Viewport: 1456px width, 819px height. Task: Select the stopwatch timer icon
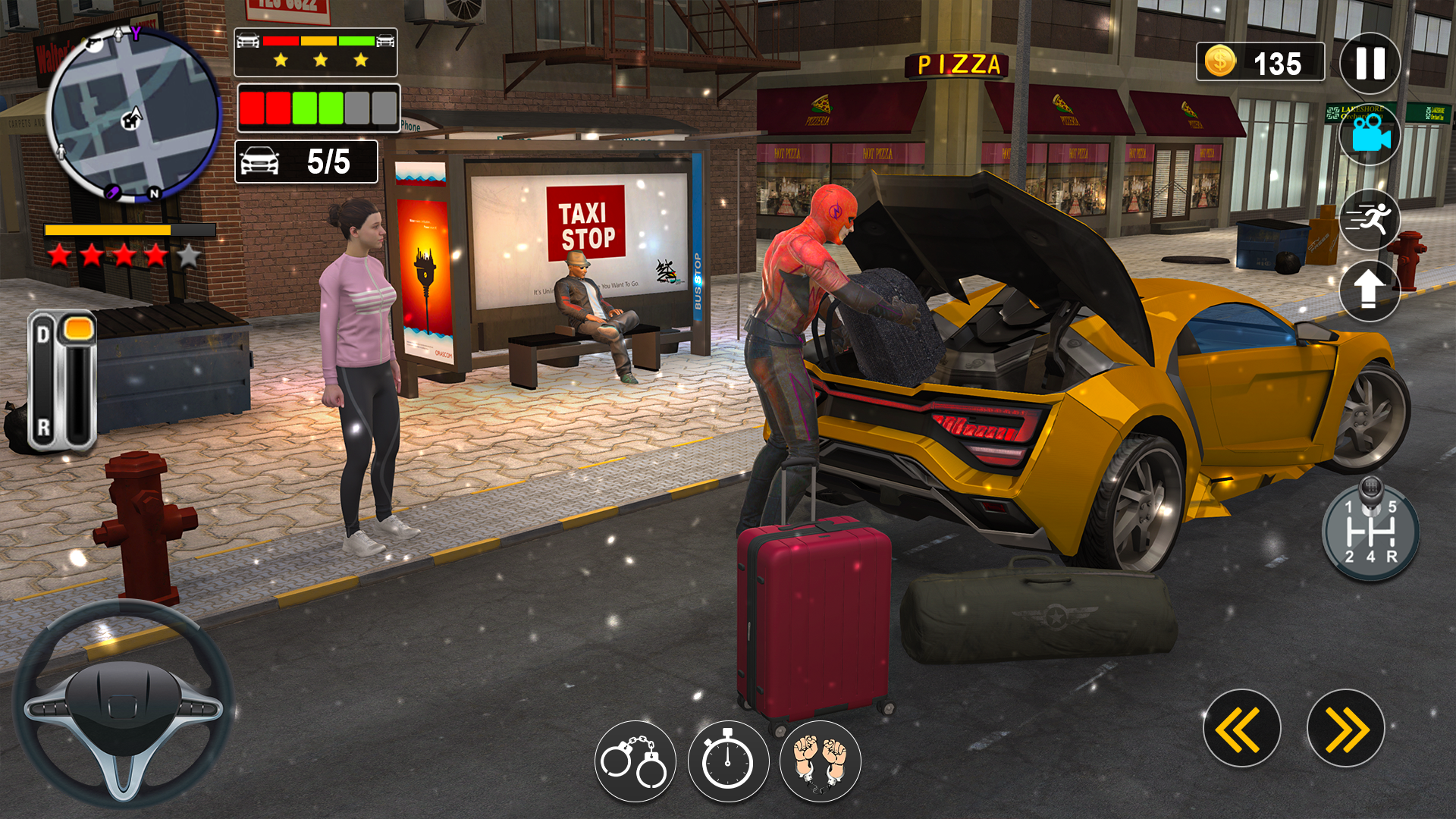tap(729, 762)
